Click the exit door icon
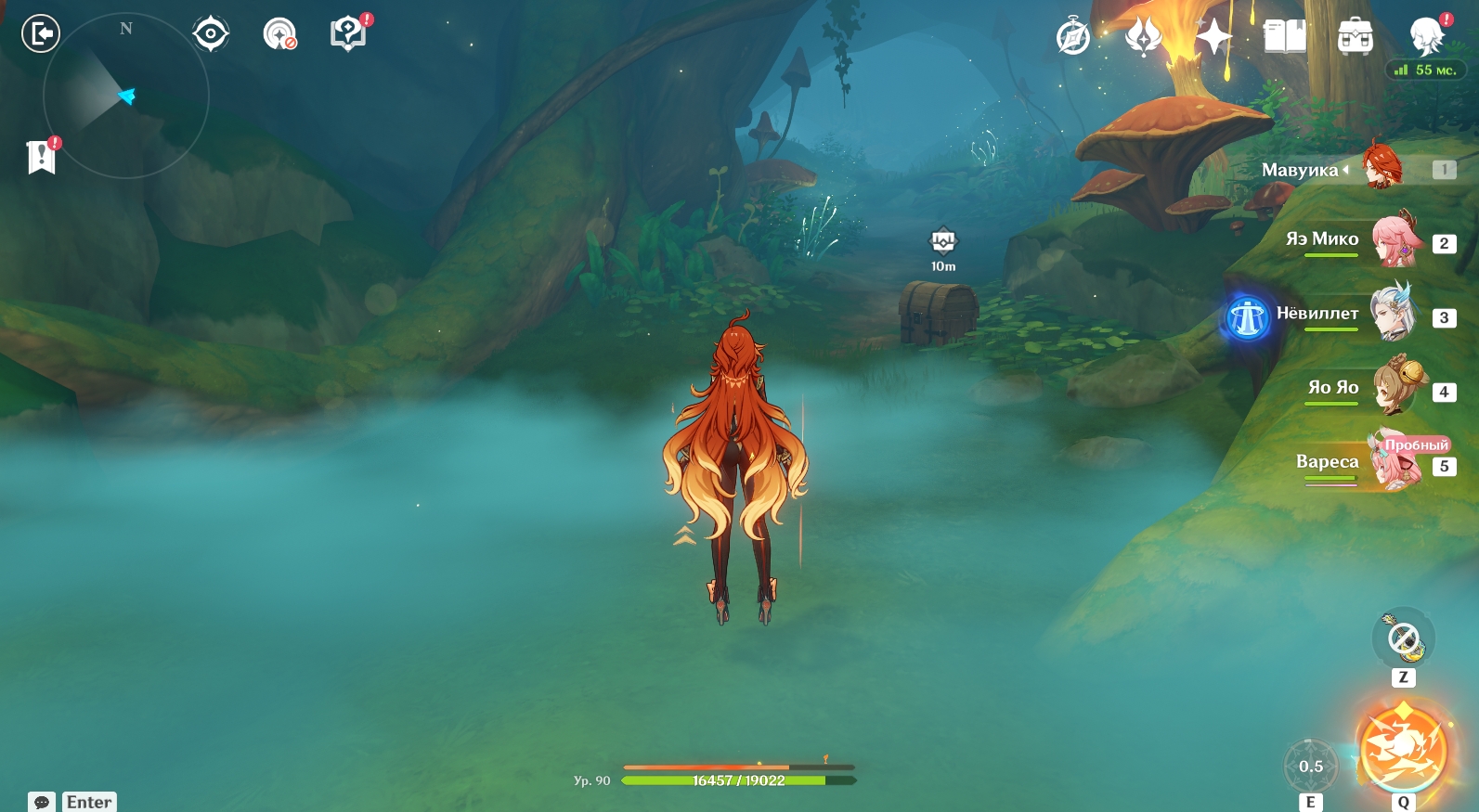This screenshot has height=812, width=1479. [x=40, y=34]
